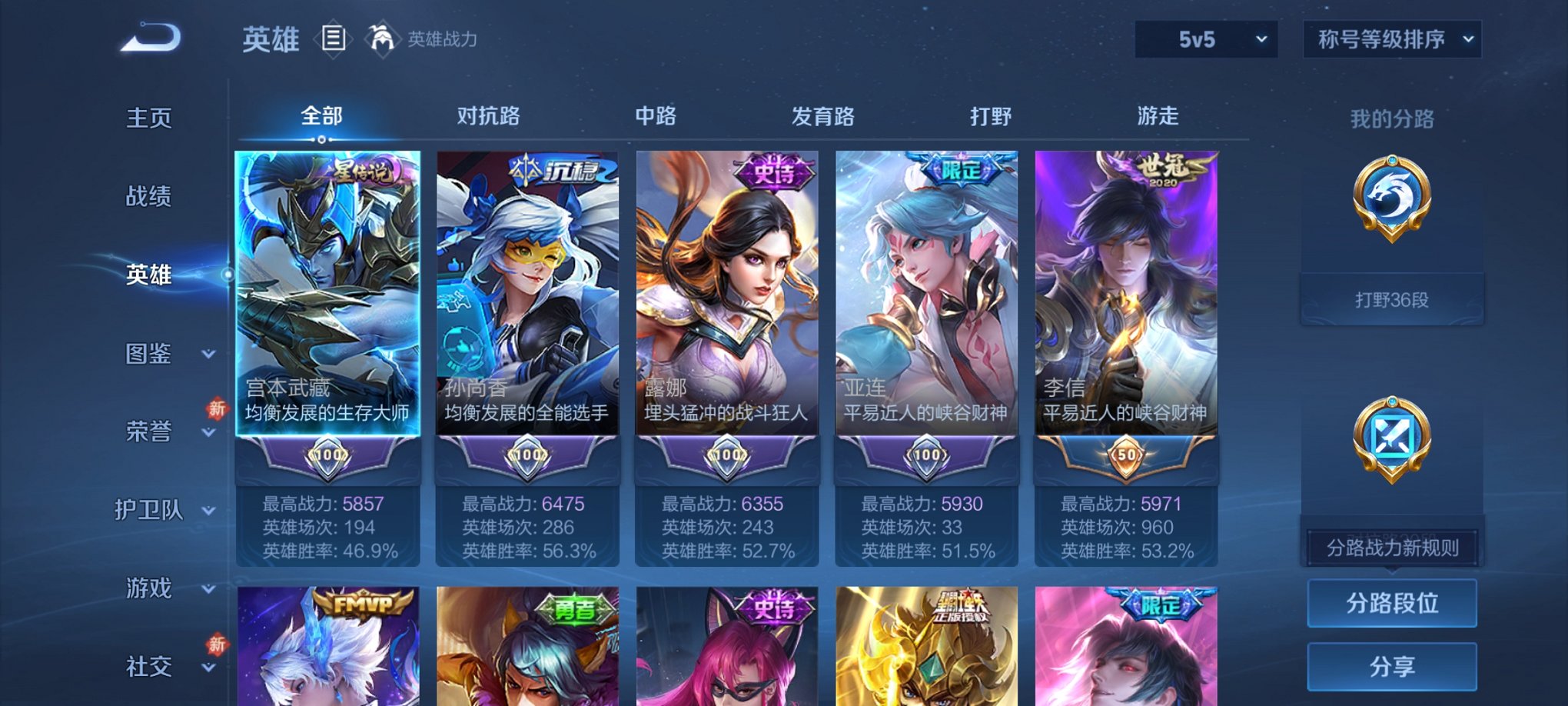Open 主页 from the left sidebar

click(148, 117)
